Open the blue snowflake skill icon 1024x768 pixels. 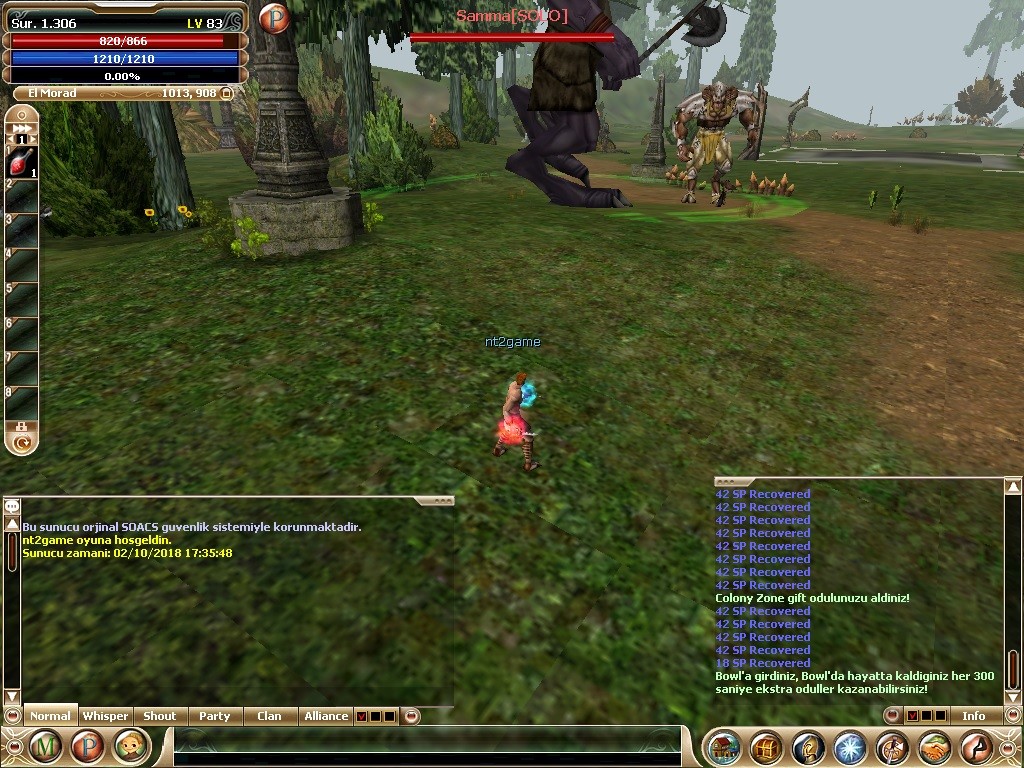[851, 747]
